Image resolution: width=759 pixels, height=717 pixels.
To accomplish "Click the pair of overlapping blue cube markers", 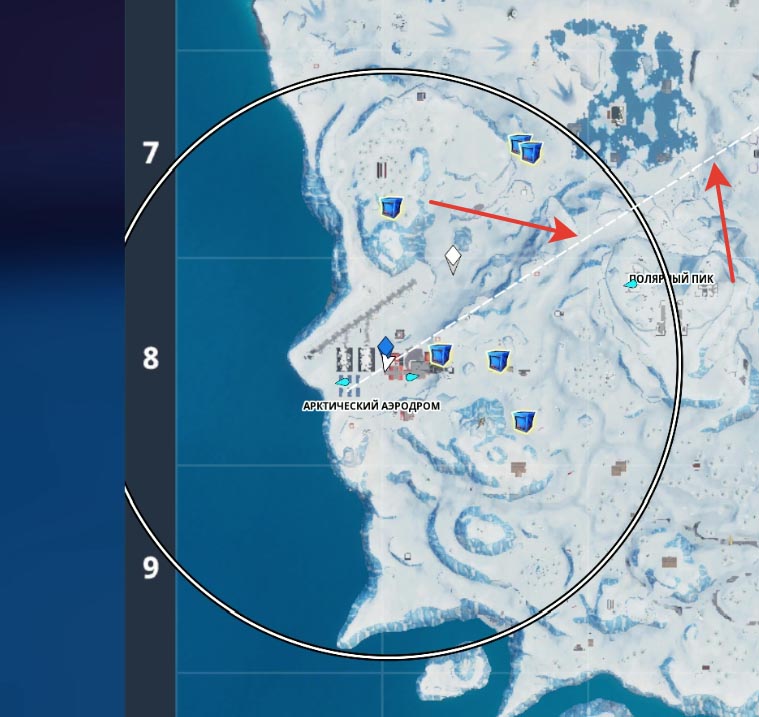I will [x=526, y=149].
